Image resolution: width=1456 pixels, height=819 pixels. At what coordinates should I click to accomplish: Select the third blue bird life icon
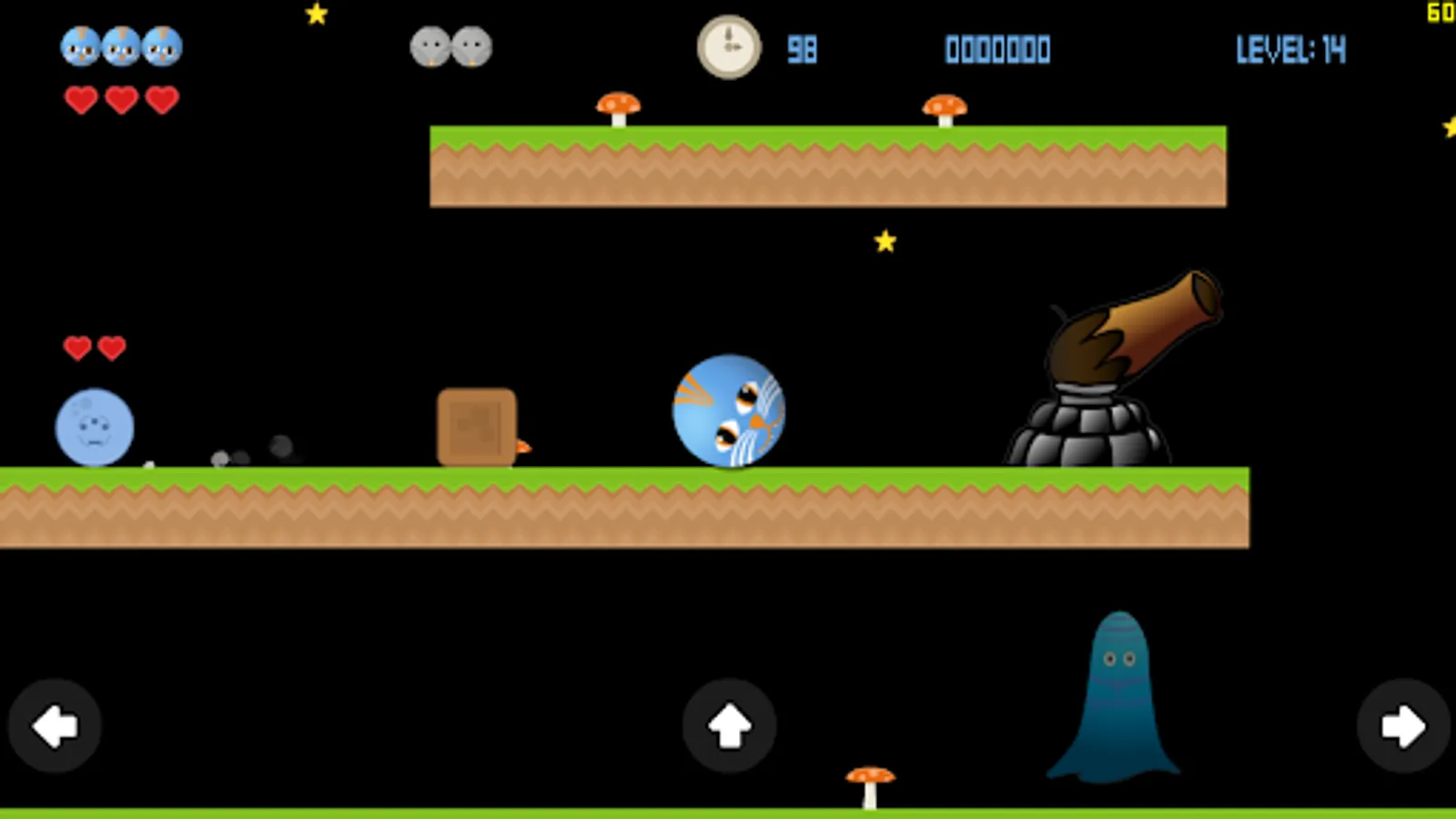[160, 47]
